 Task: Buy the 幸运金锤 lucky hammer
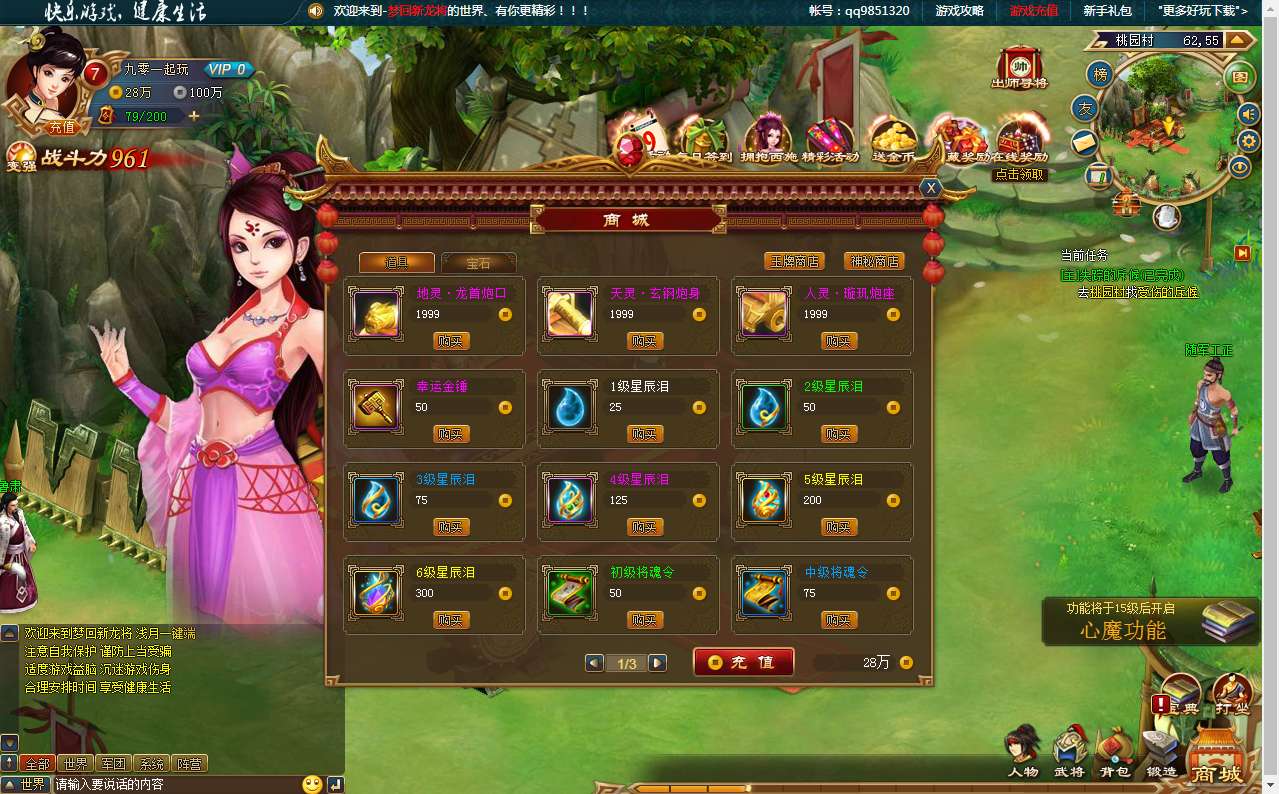pyautogui.click(x=451, y=434)
